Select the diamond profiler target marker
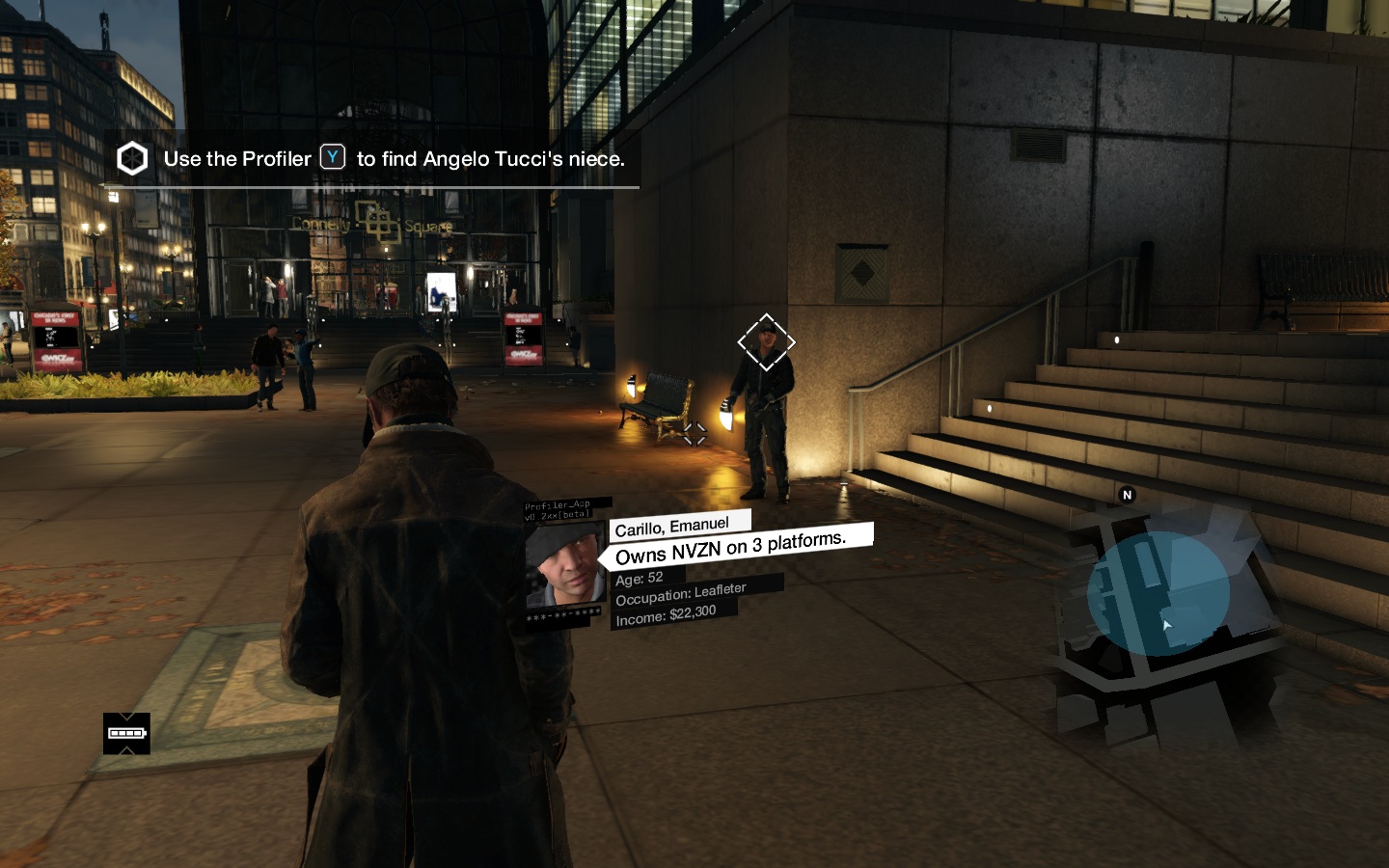Screen dimensions: 1389x868 click(766, 342)
